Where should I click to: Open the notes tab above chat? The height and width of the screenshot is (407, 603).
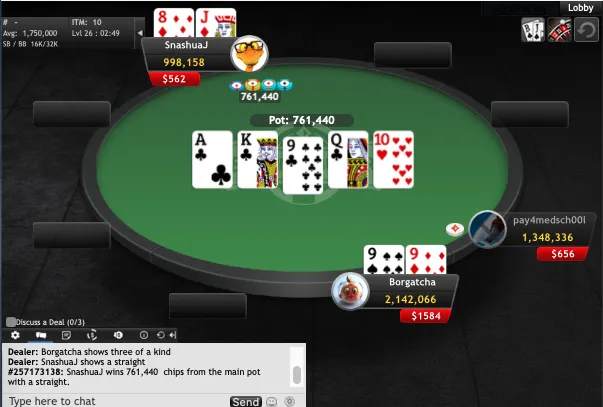point(66,335)
